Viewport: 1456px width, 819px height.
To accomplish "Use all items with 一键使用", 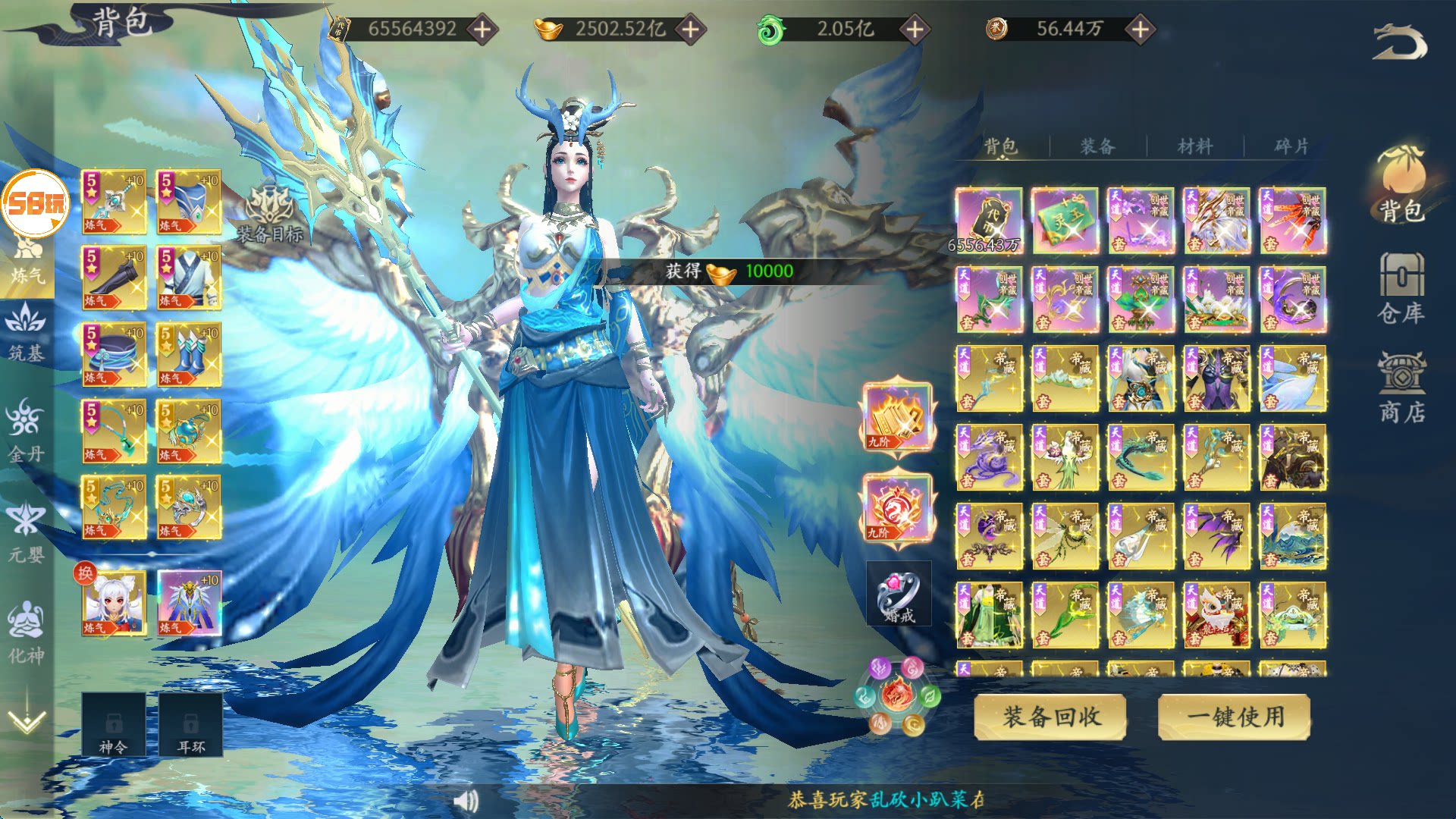I will [1234, 717].
